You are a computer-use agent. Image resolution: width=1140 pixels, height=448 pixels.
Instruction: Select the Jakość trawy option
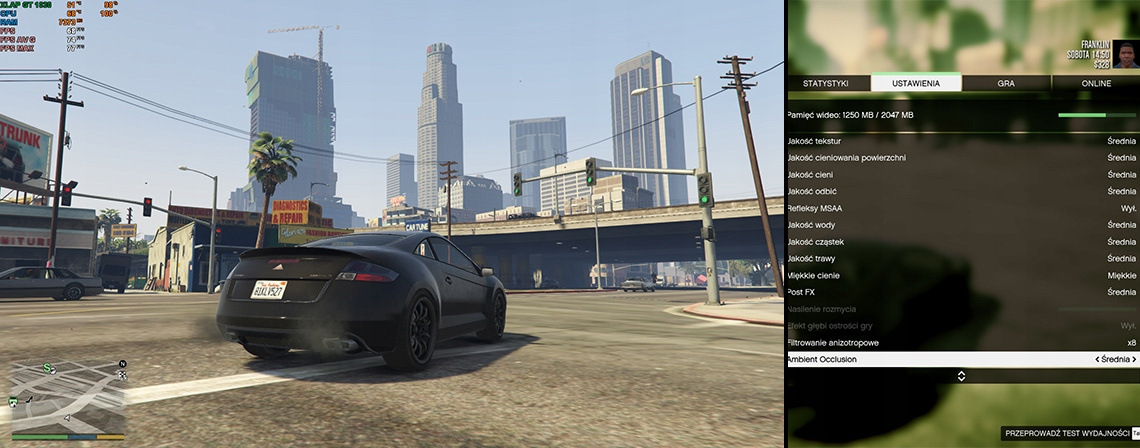(962, 259)
